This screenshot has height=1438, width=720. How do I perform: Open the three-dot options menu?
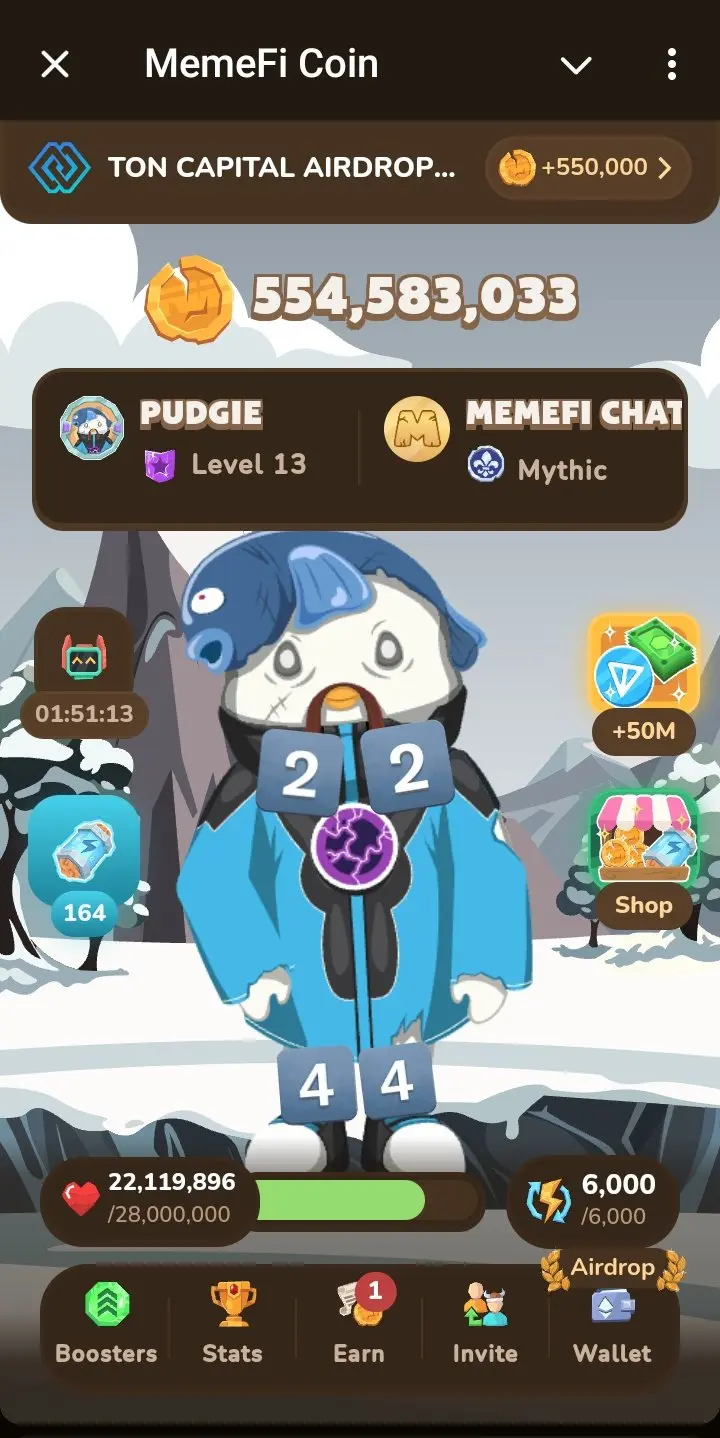tap(671, 65)
